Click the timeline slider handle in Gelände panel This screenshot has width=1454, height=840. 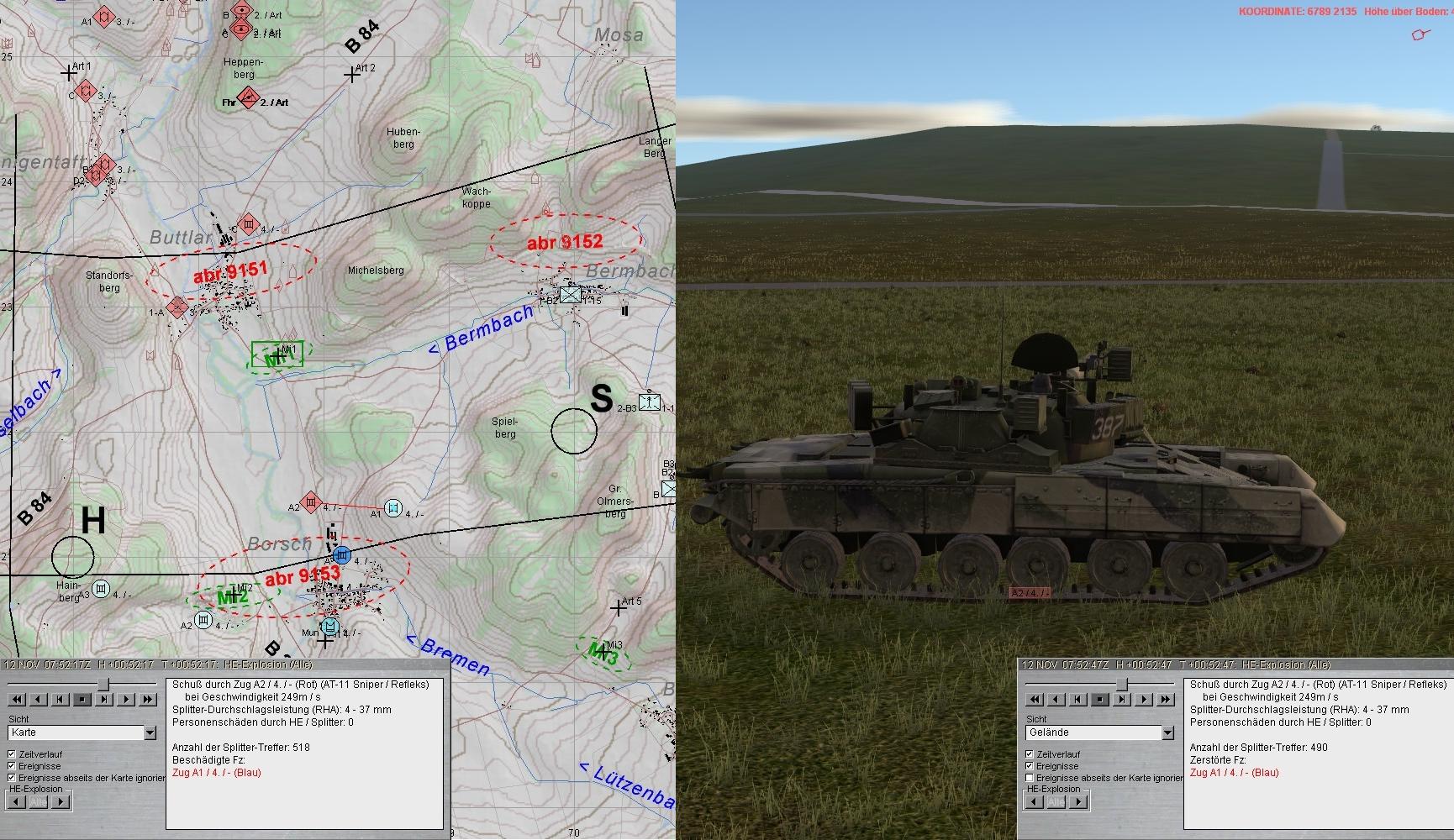click(1121, 685)
